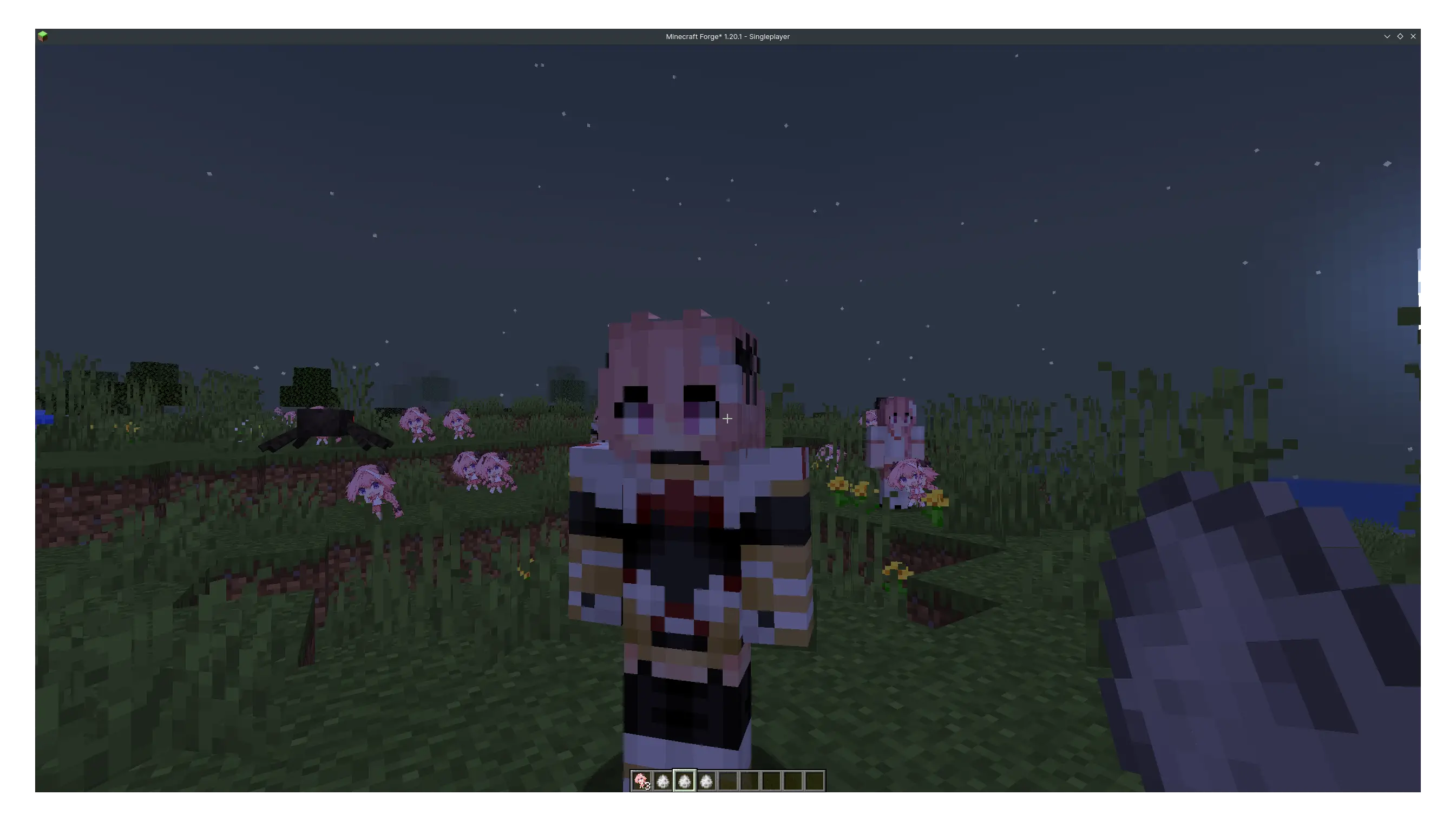Click the Minecraft Forge Singleplayer title text
Screen dimensions: 1456x834
pos(727,36)
